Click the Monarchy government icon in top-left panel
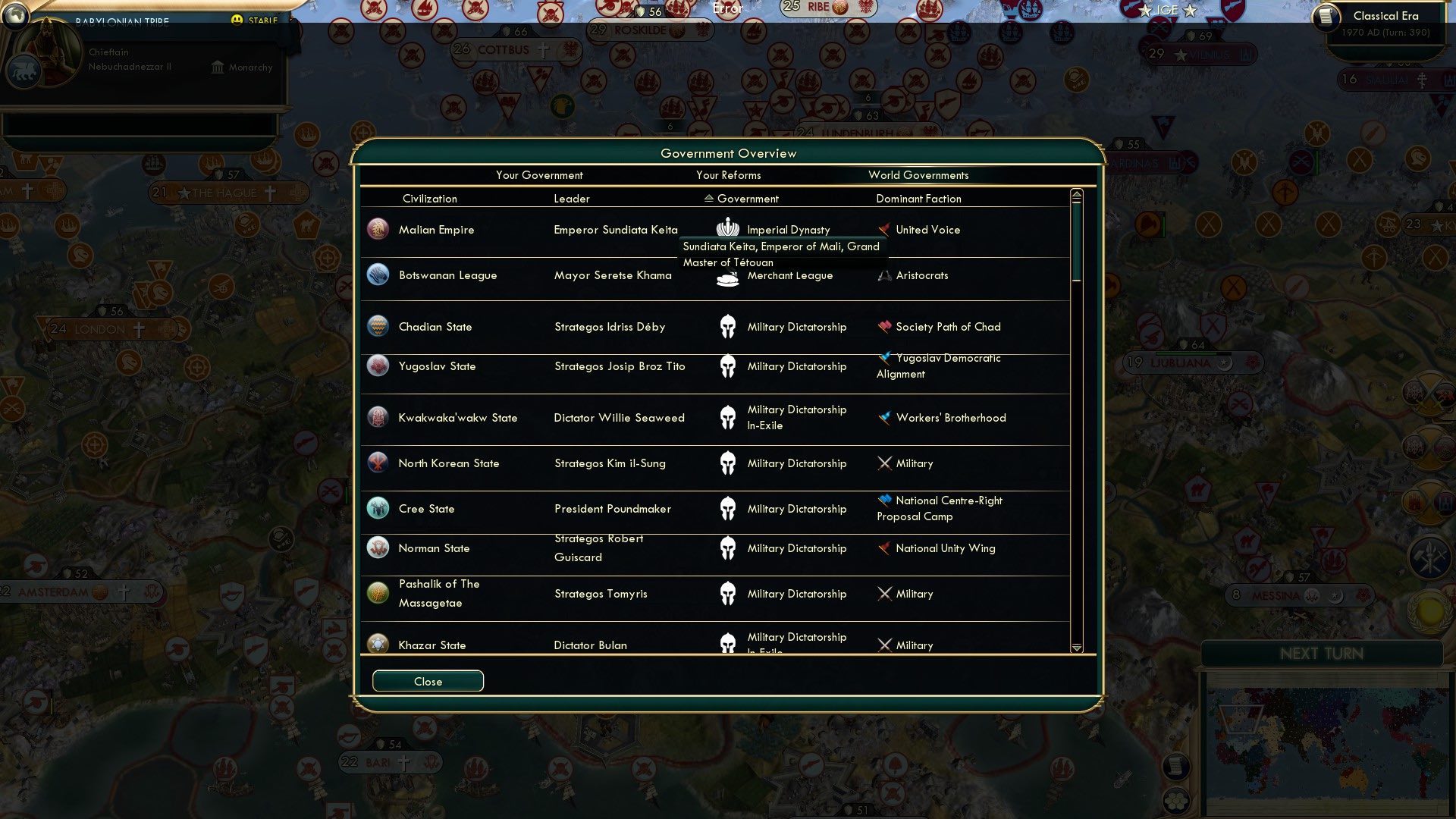The image size is (1456, 819). coord(218,67)
